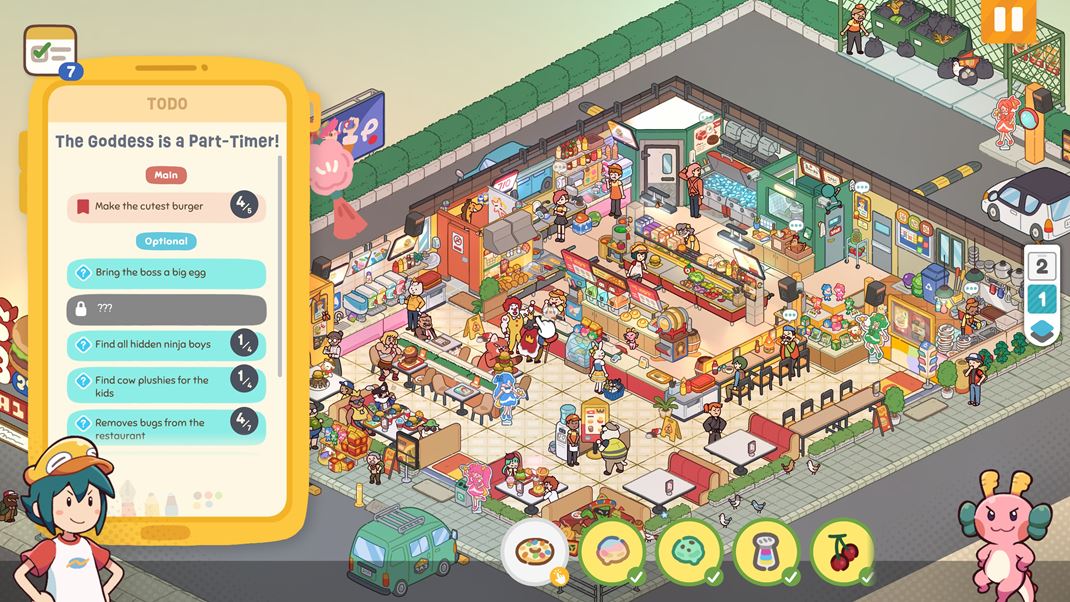The height and width of the screenshot is (602, 1070).
Task: Pick the cherries ingredient icon
Action: (843, 551)
